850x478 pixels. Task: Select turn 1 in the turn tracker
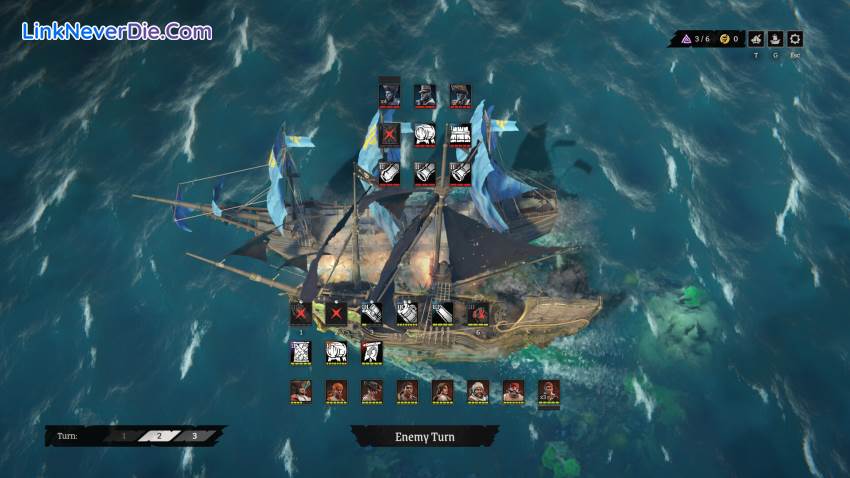[123, 436]
